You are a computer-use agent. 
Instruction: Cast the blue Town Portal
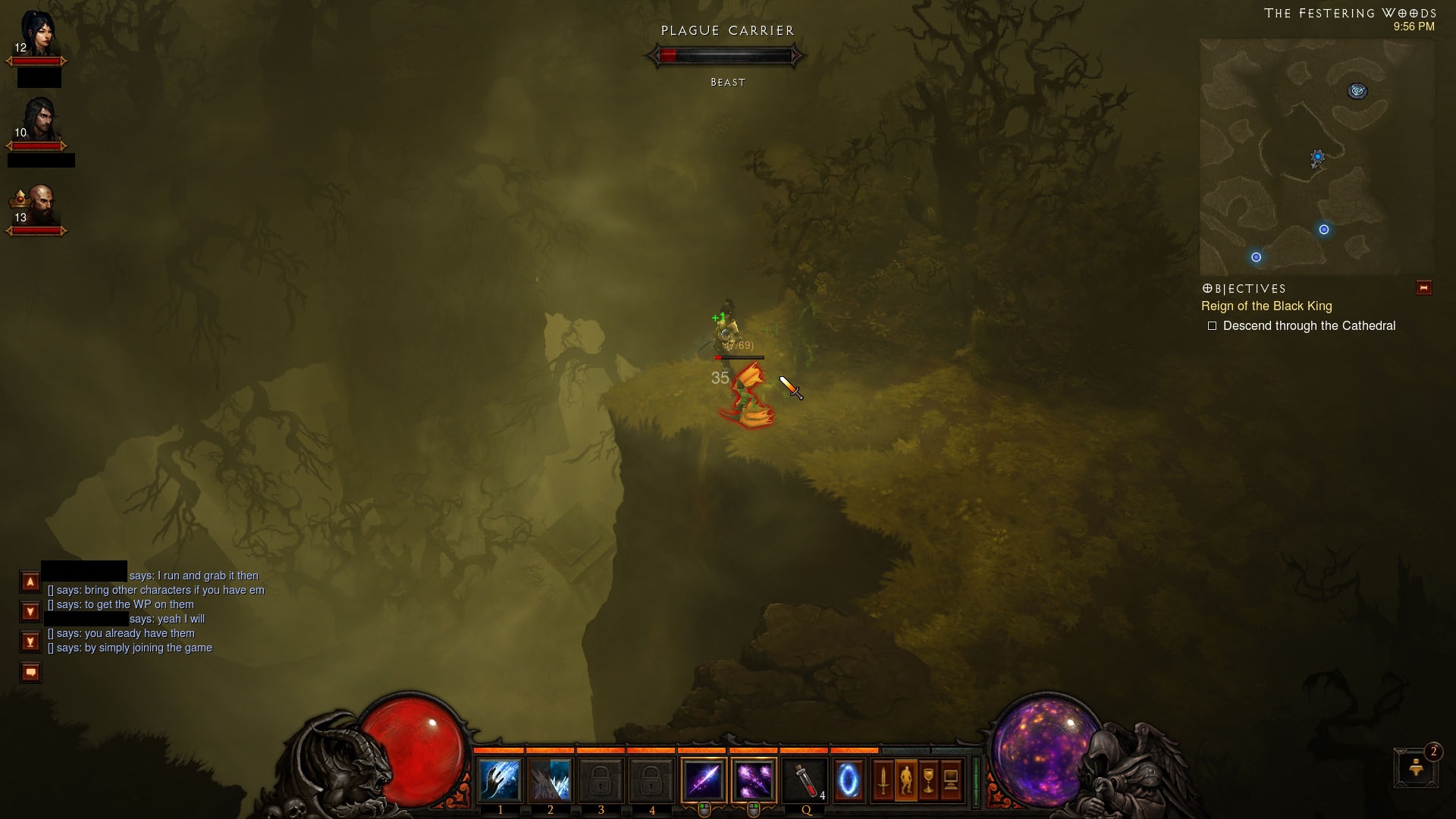pos(848,780)
